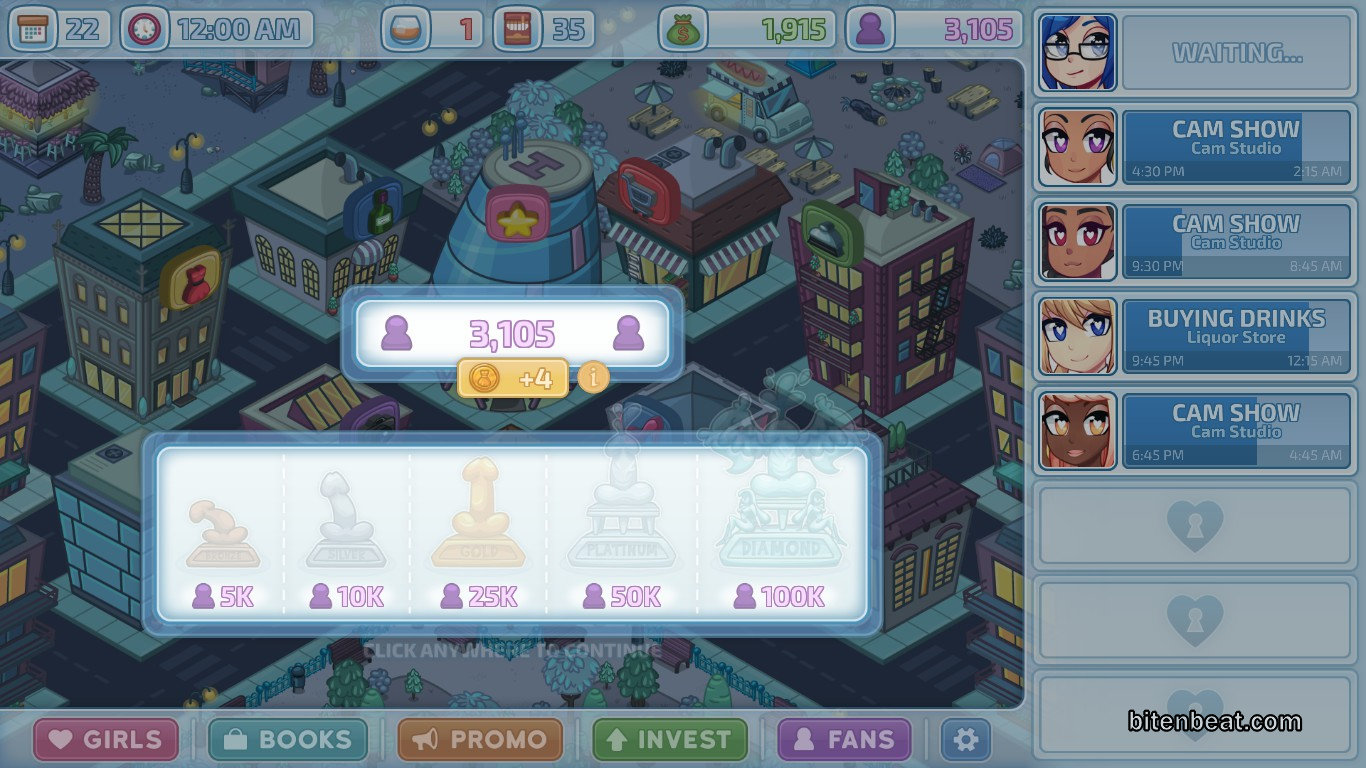Open the Girls menu
Viewport: 1366px width, 768px height.
click(106, 740)
